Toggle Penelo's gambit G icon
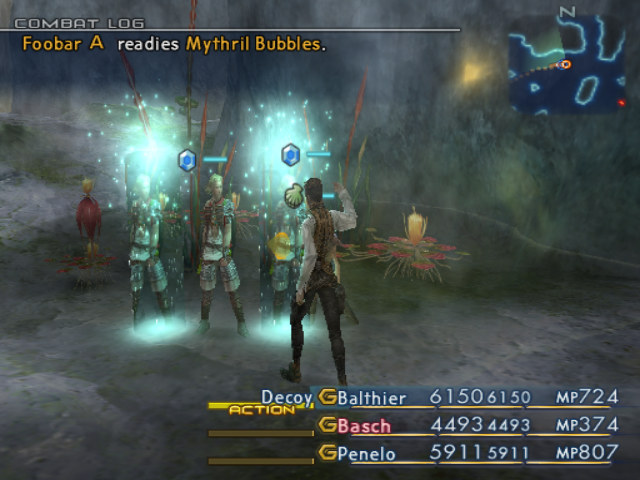The width and height of the screenshot is (640, 480). coord(327,454)
